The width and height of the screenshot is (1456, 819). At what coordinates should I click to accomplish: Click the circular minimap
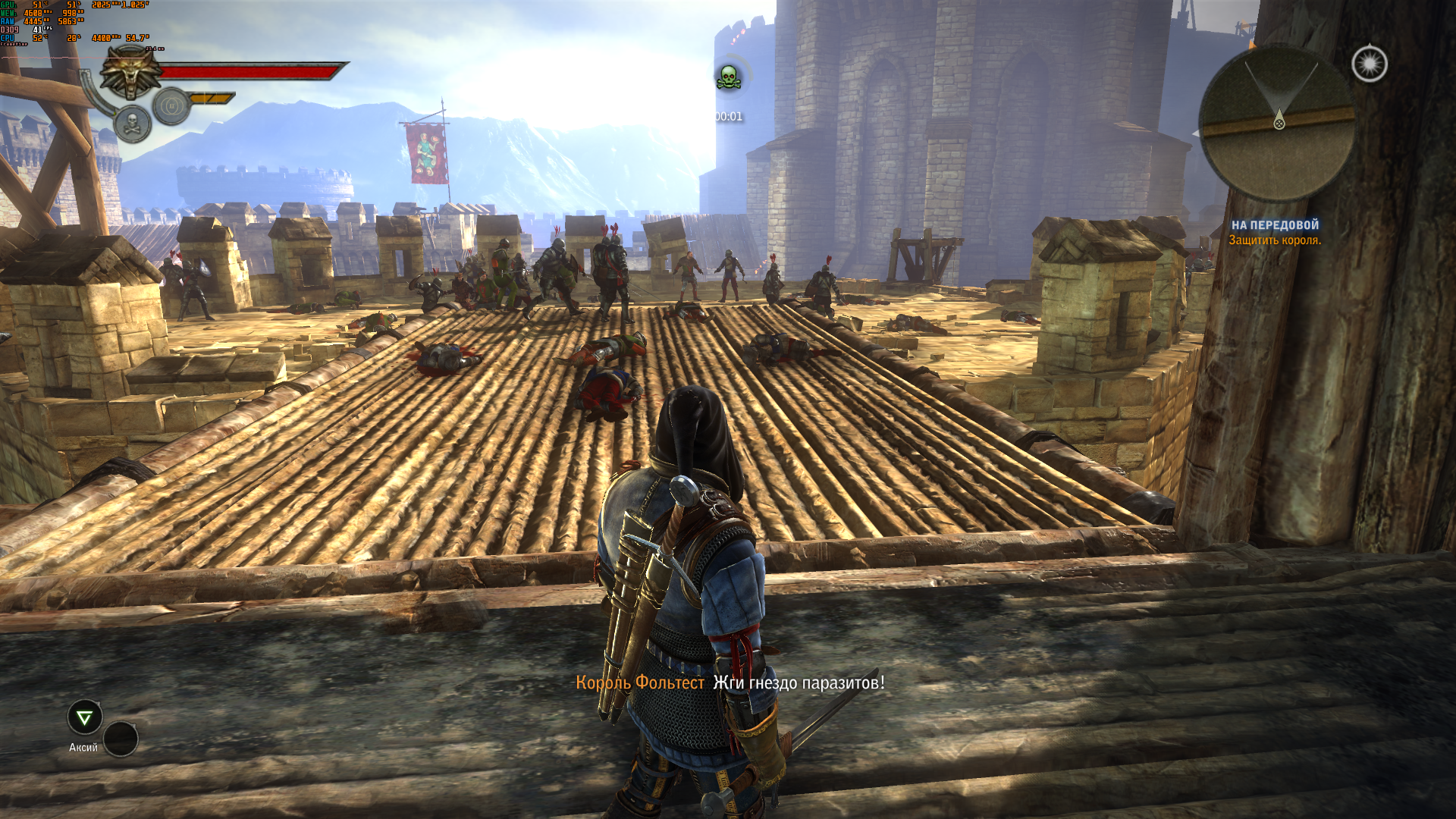(1277, 121)
